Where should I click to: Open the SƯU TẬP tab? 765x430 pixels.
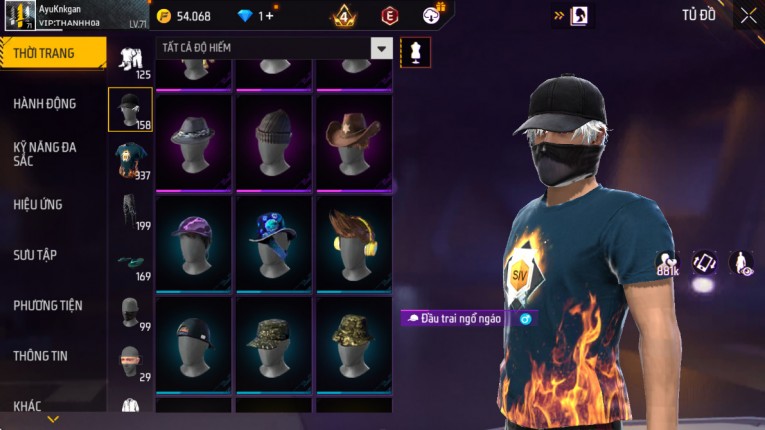point(35,255)
